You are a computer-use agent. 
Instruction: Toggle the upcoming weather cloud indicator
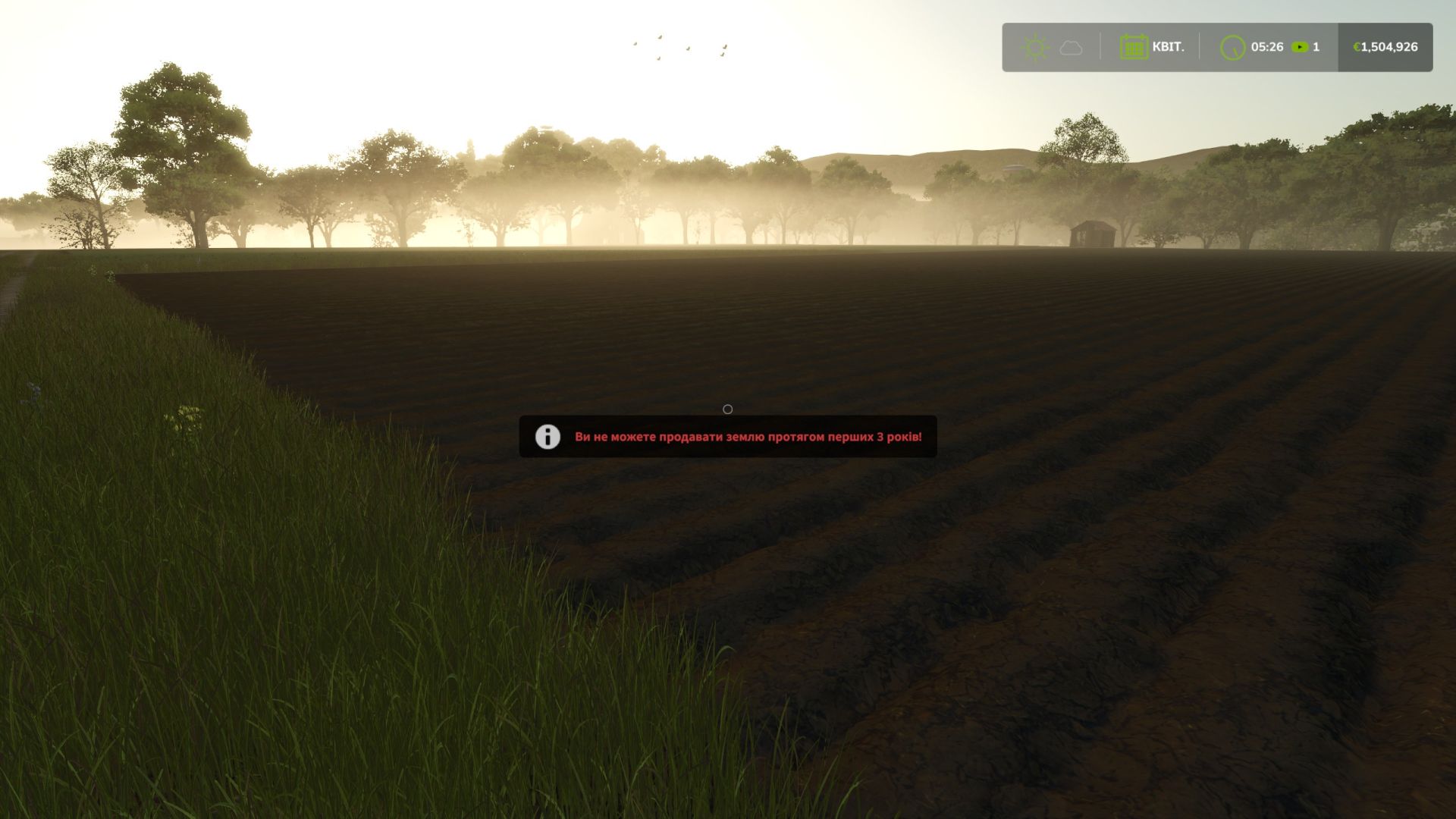pos(1071,46)
